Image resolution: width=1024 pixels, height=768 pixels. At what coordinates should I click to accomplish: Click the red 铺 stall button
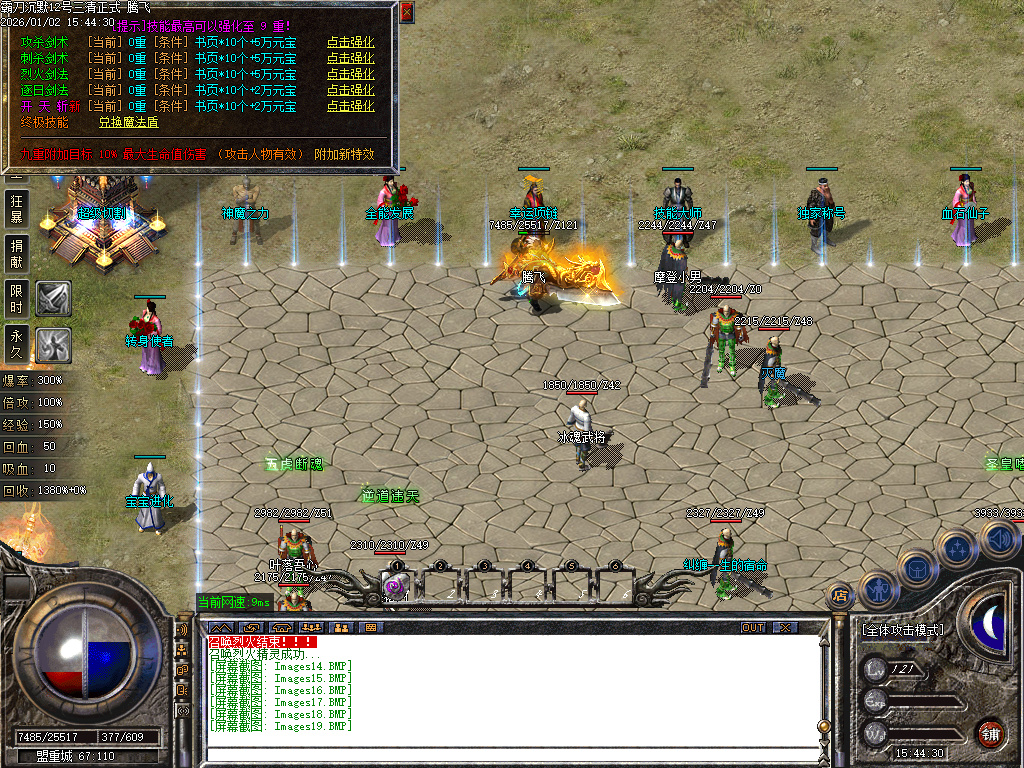(x=991, y=732)
